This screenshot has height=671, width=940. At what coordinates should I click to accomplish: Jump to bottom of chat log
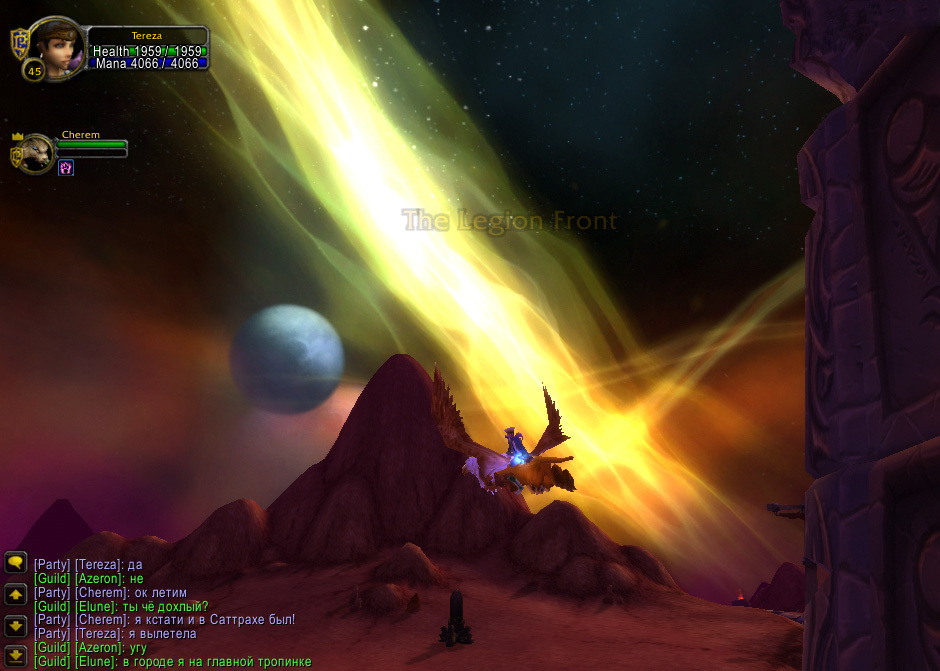coord(15,656)
